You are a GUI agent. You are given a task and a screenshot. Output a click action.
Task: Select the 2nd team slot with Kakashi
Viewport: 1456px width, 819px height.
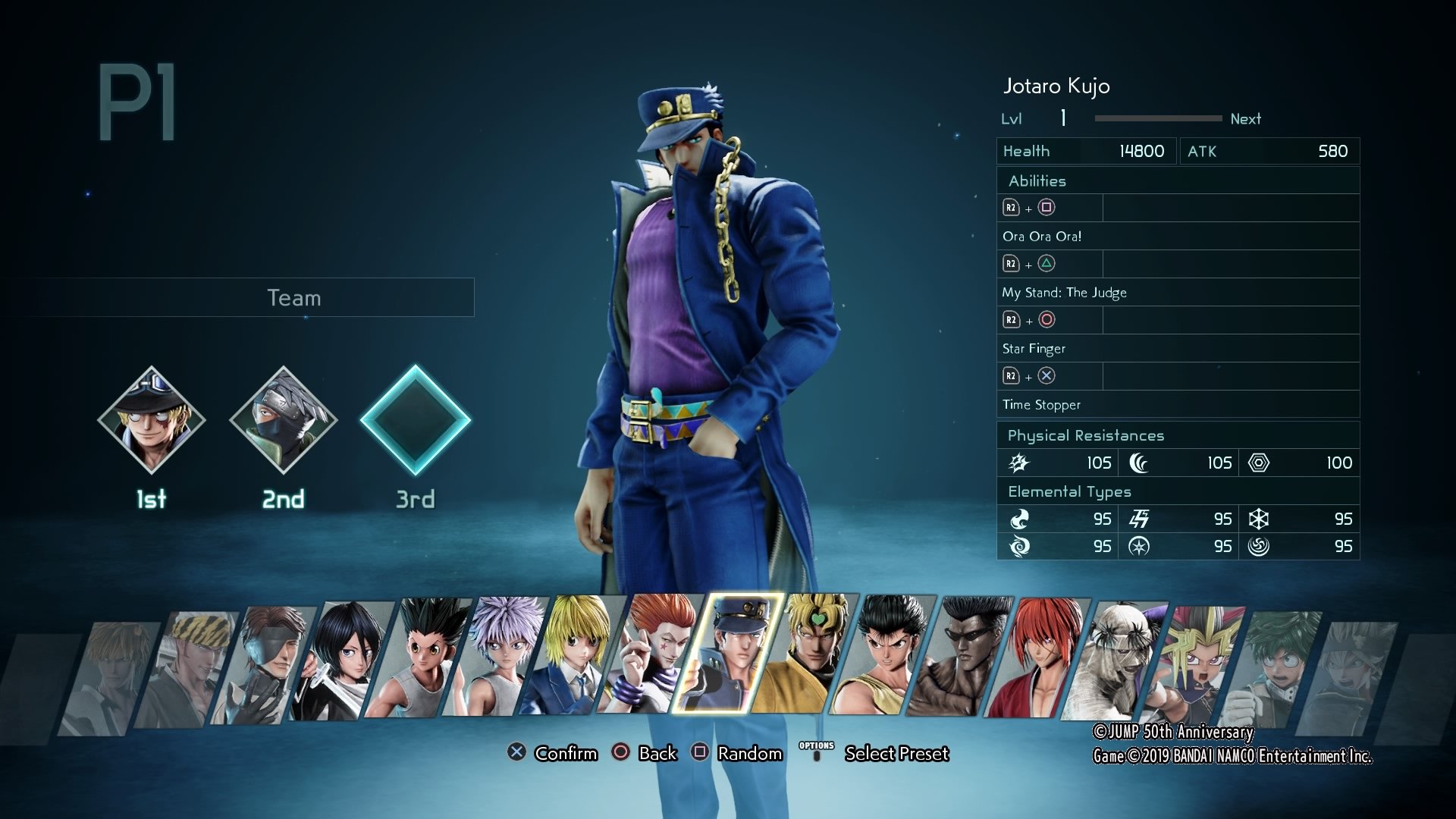click(284, 420)
